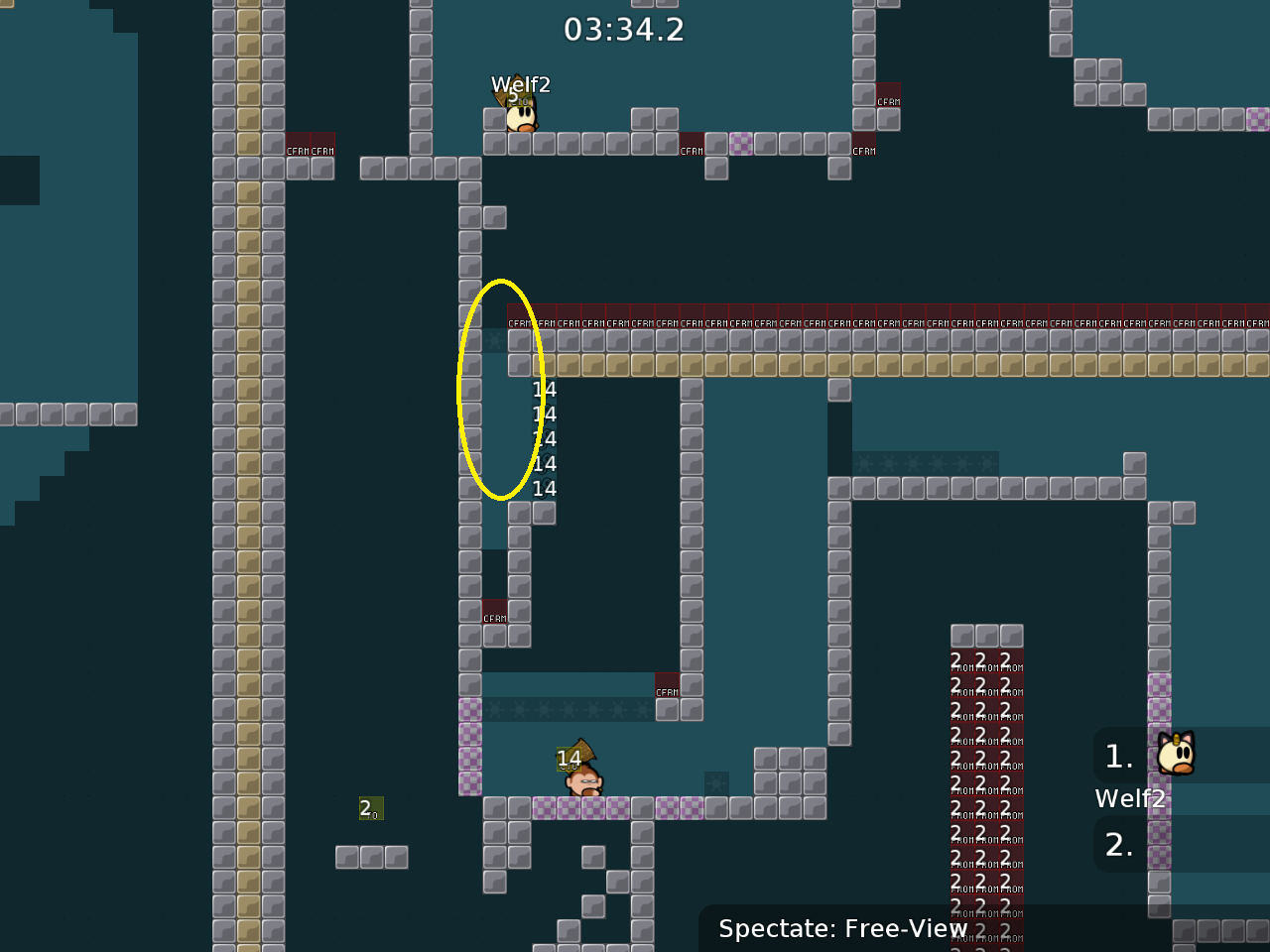Select the CFRM block above the lower character
The image size is (1270, 952).
click(x=668, y=689)
